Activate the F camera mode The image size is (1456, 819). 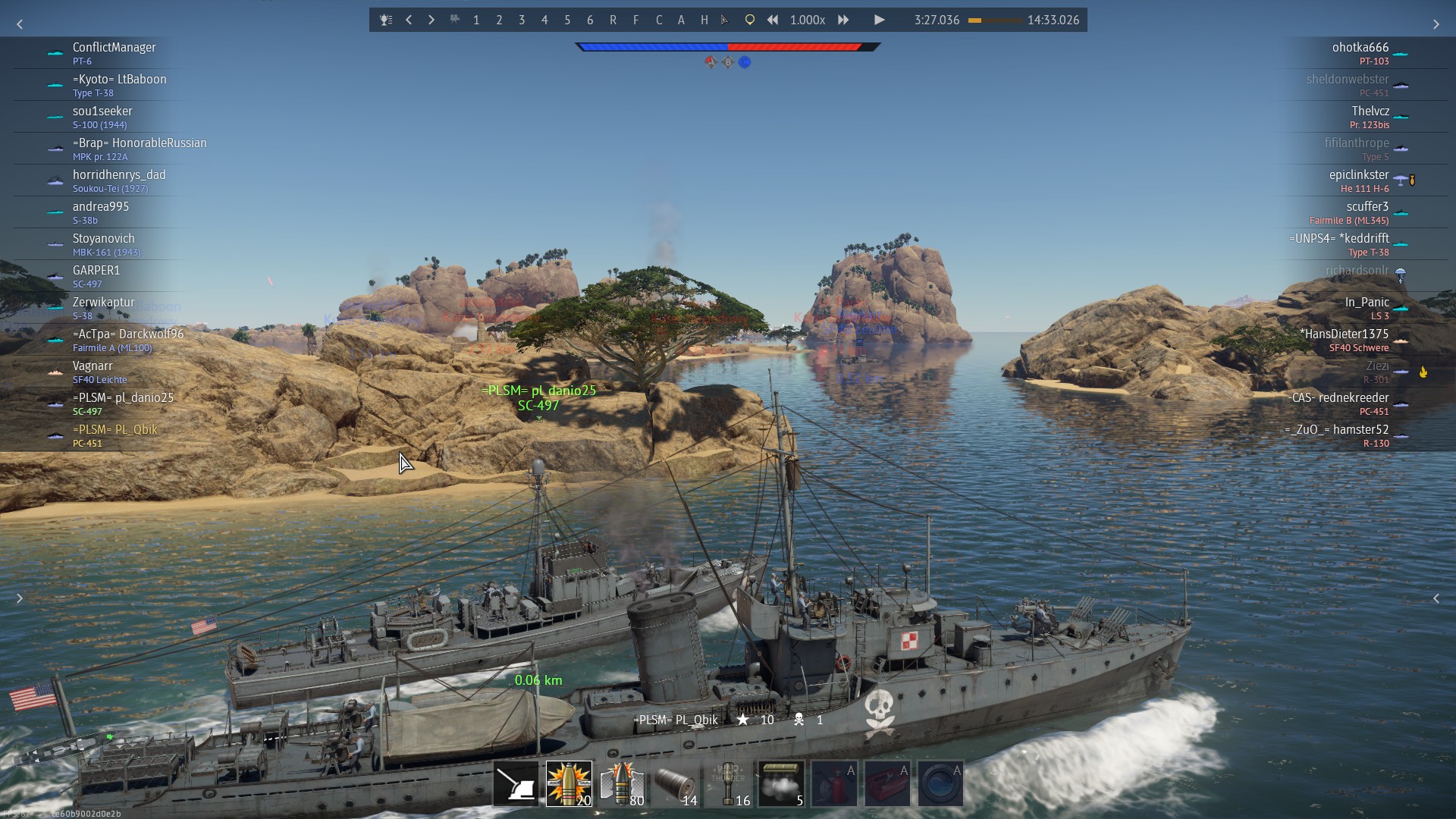tap(635, 20)
